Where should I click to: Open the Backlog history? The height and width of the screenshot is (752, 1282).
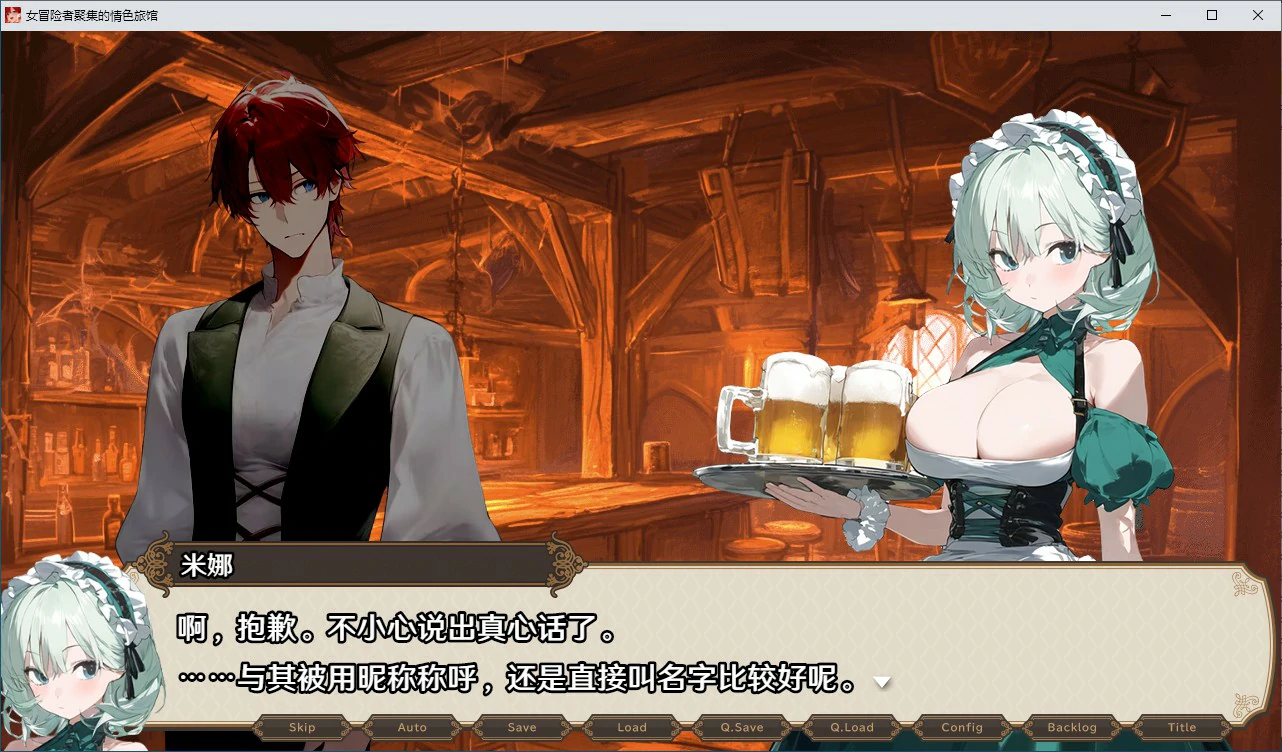1071,727
